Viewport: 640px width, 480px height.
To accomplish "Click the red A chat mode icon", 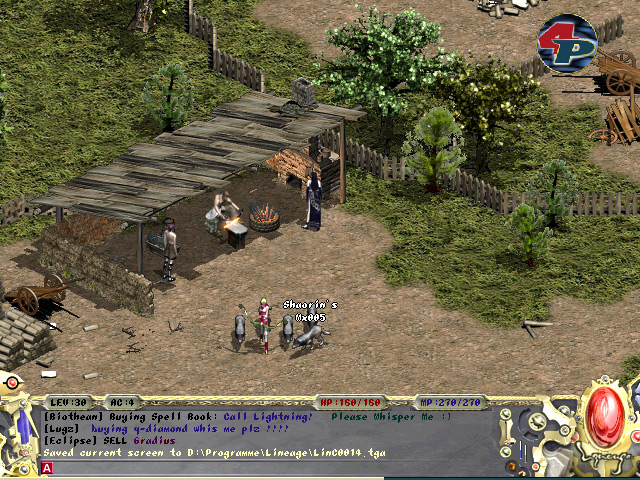I will click(x=47, y=468).
